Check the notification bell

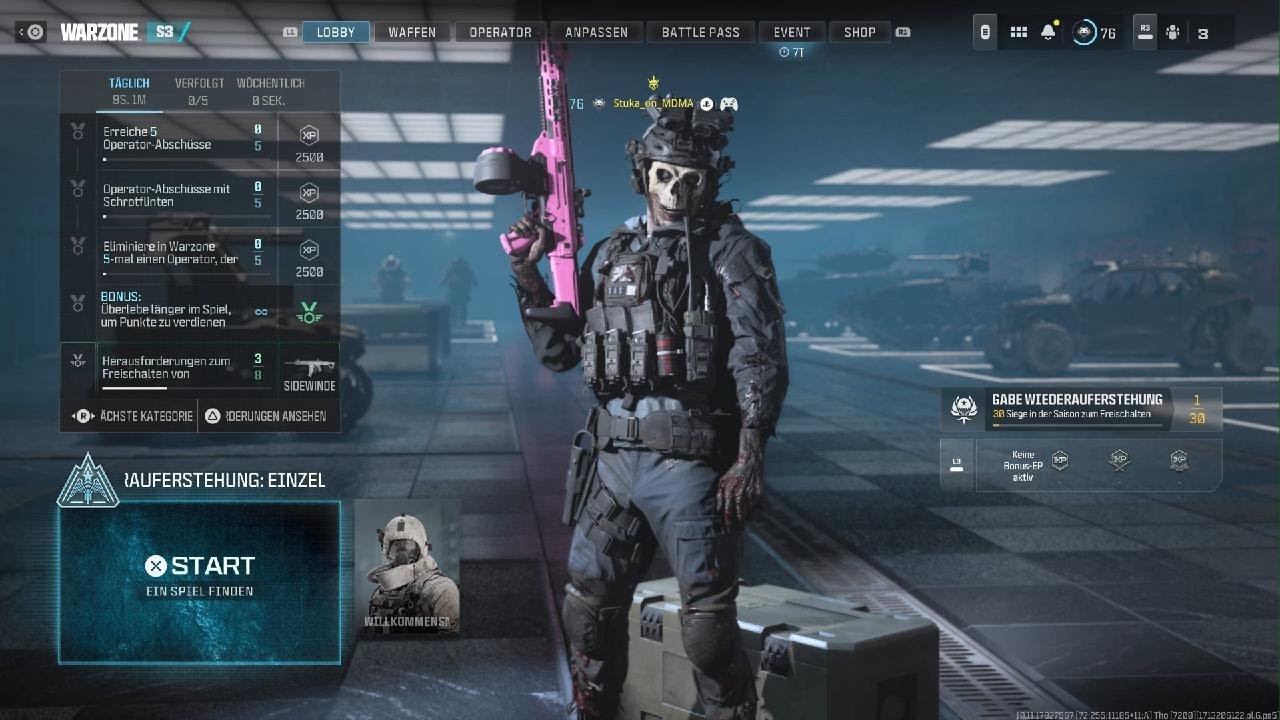click(x=1048, y=32)
